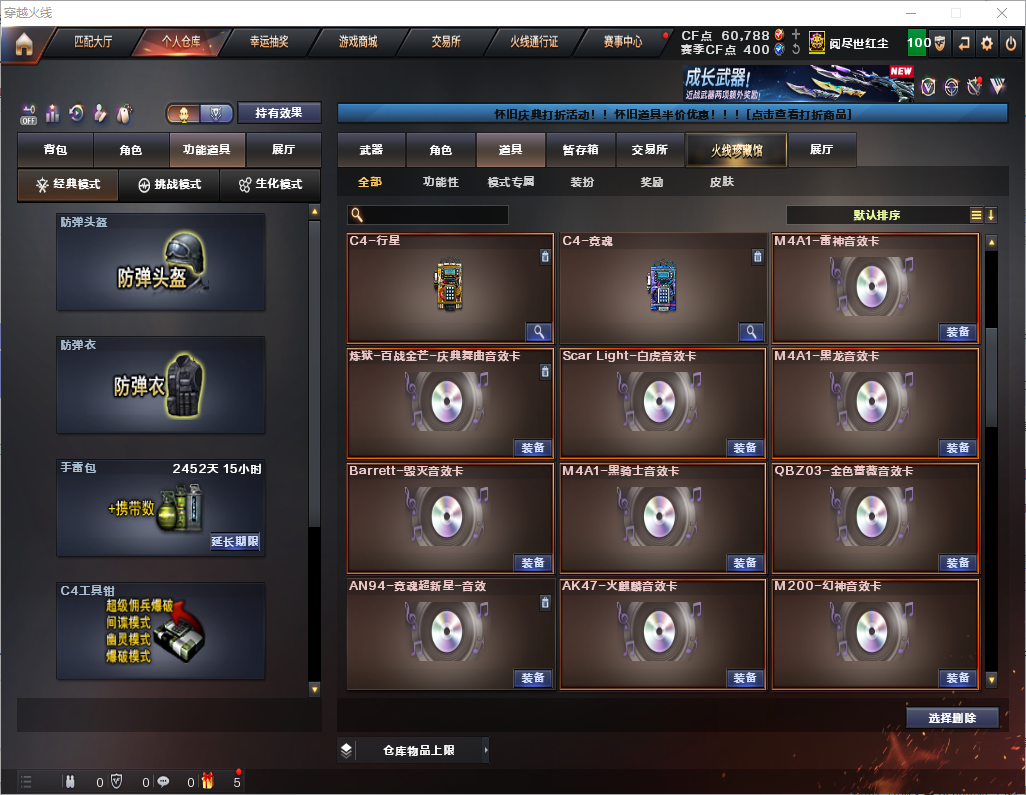Equip the M4A1-雷神 sound card
Viewport: 1026px width, 795px height.
957,332
